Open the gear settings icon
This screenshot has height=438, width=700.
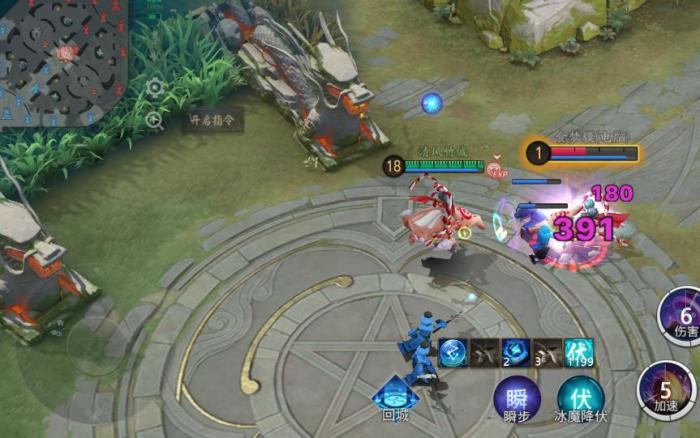(155, 87)
